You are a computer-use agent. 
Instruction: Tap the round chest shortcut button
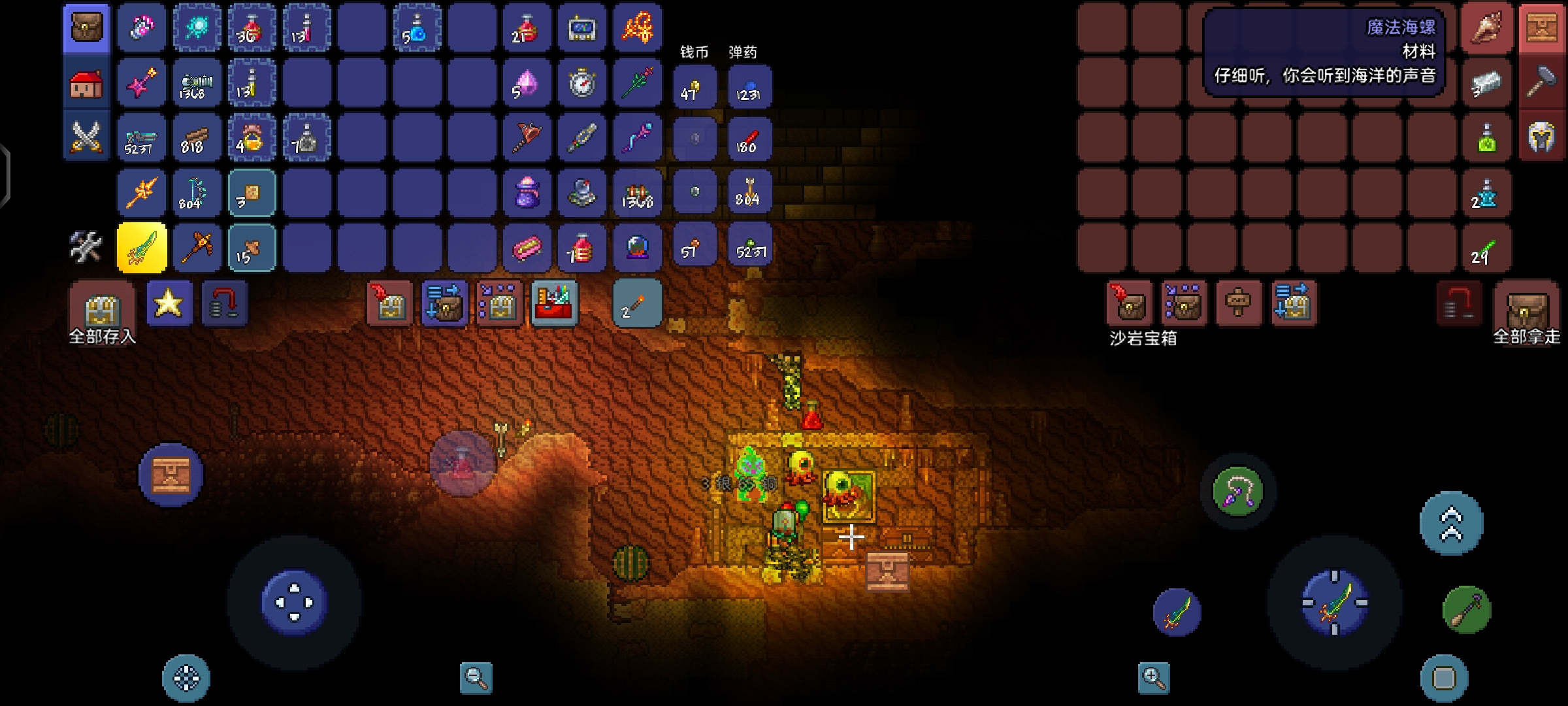(x=171, y=475)
